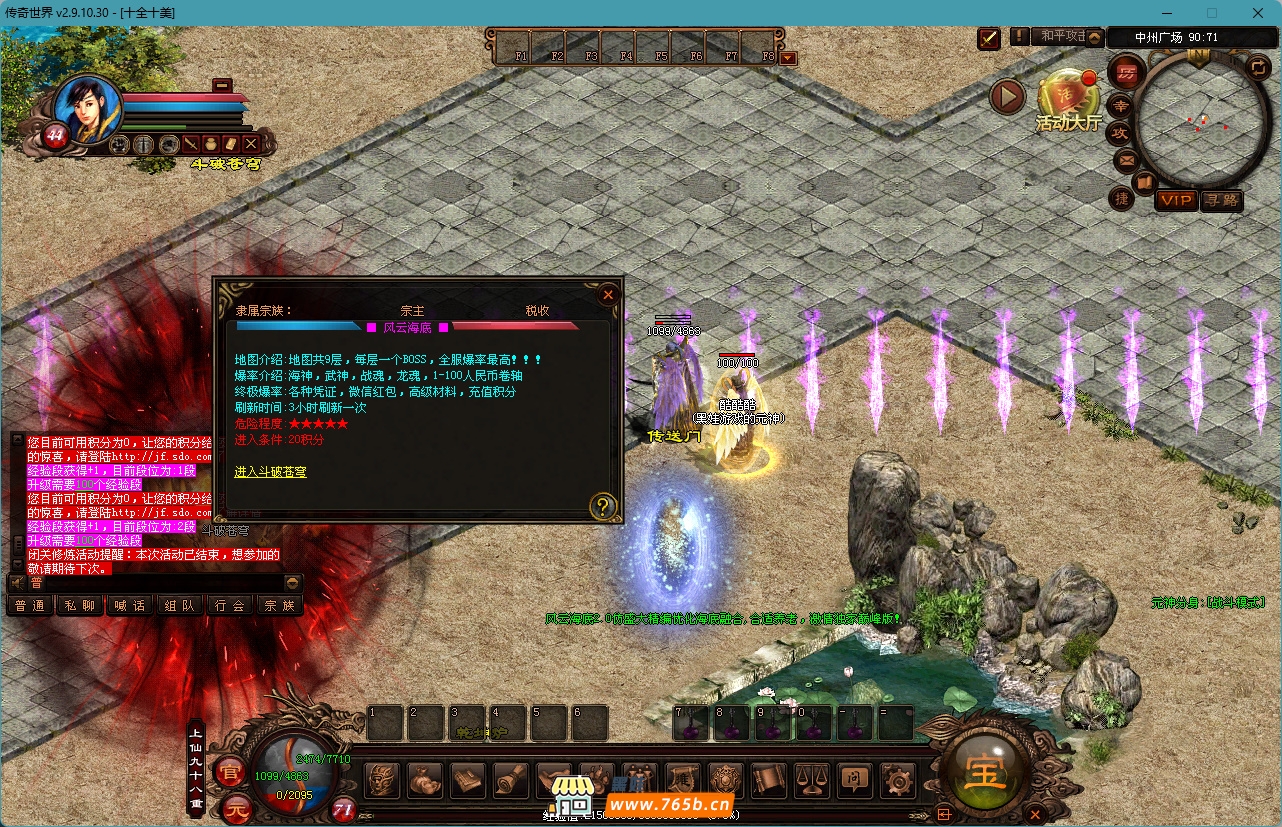The image size is (1282, 827).
Task: Open the 官 rank button
Action: 229,770
